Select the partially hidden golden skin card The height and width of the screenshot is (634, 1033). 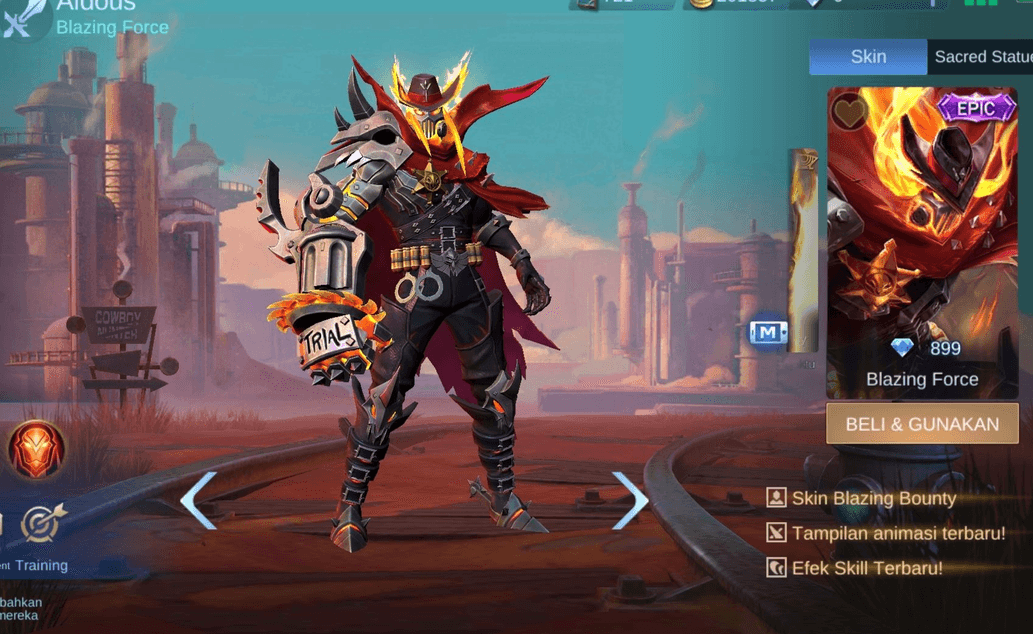(x=802, y=250)
